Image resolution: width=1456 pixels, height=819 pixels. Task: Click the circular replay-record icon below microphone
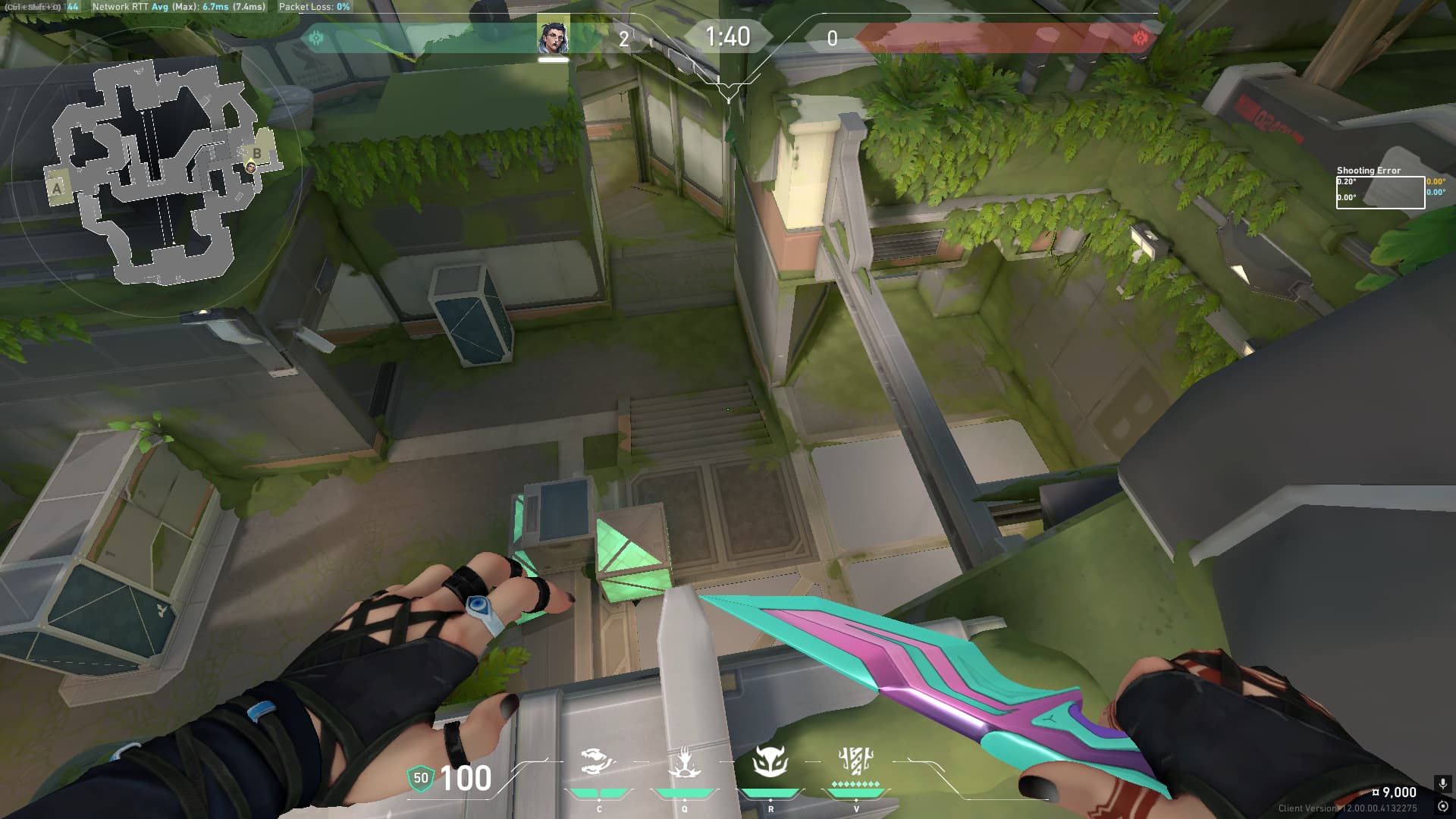[1442, 806]
